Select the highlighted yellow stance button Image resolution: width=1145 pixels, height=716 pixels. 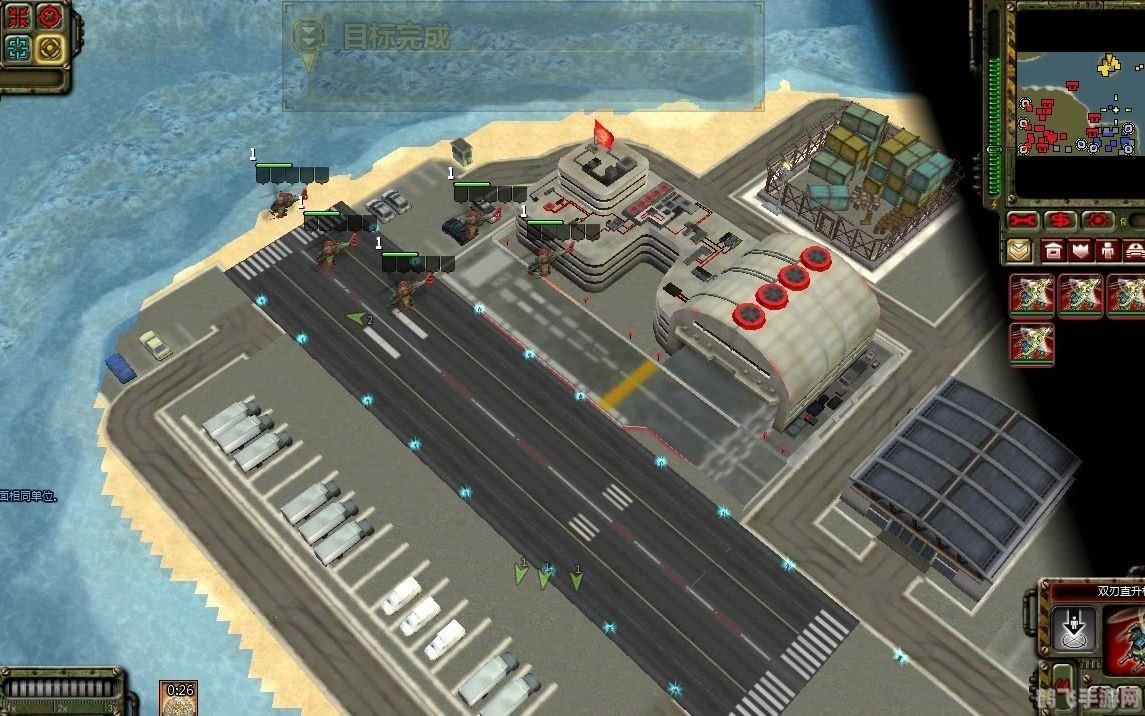48,48
